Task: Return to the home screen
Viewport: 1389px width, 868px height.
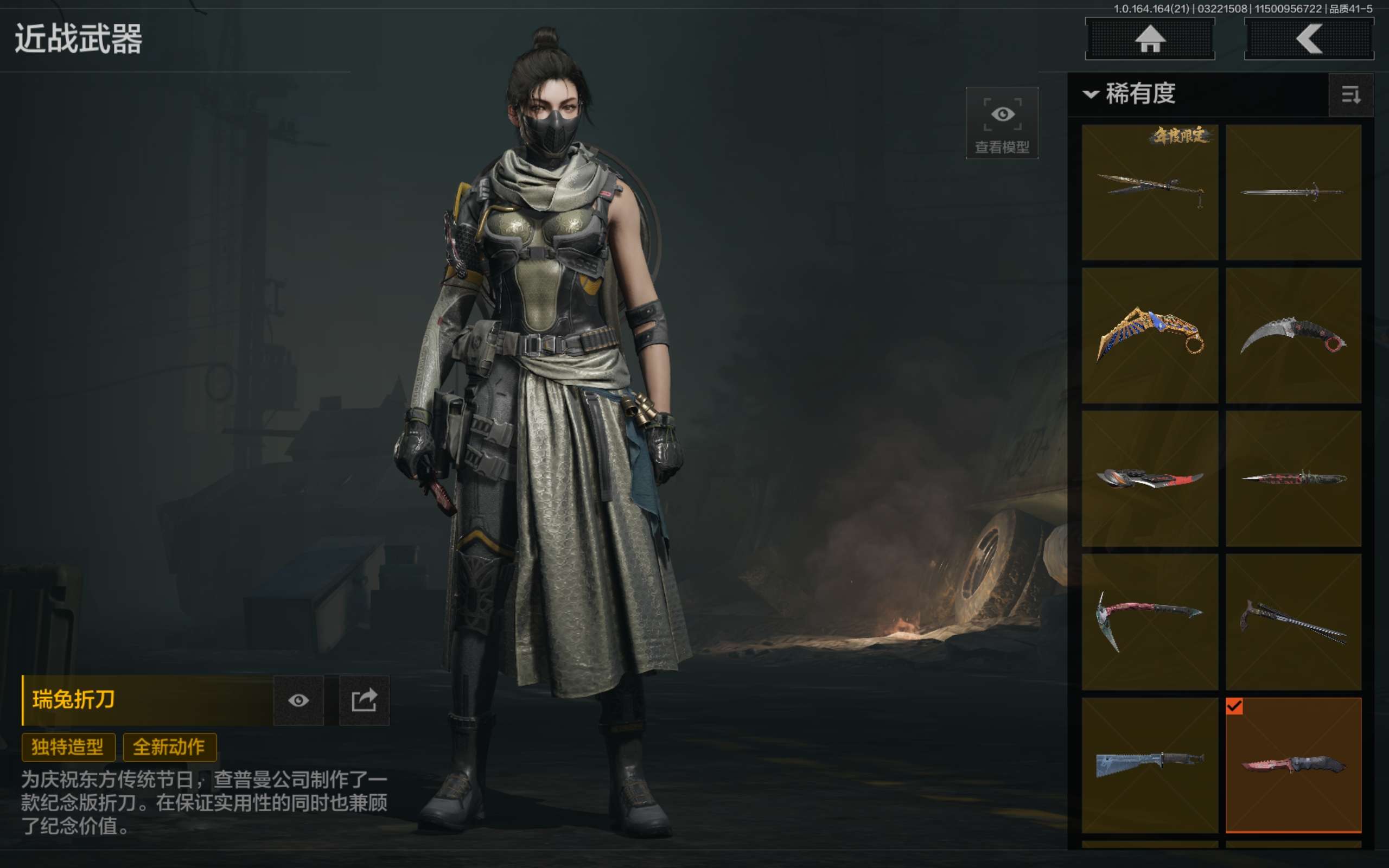Action: pyautogui.click(x=1150, y=39)
